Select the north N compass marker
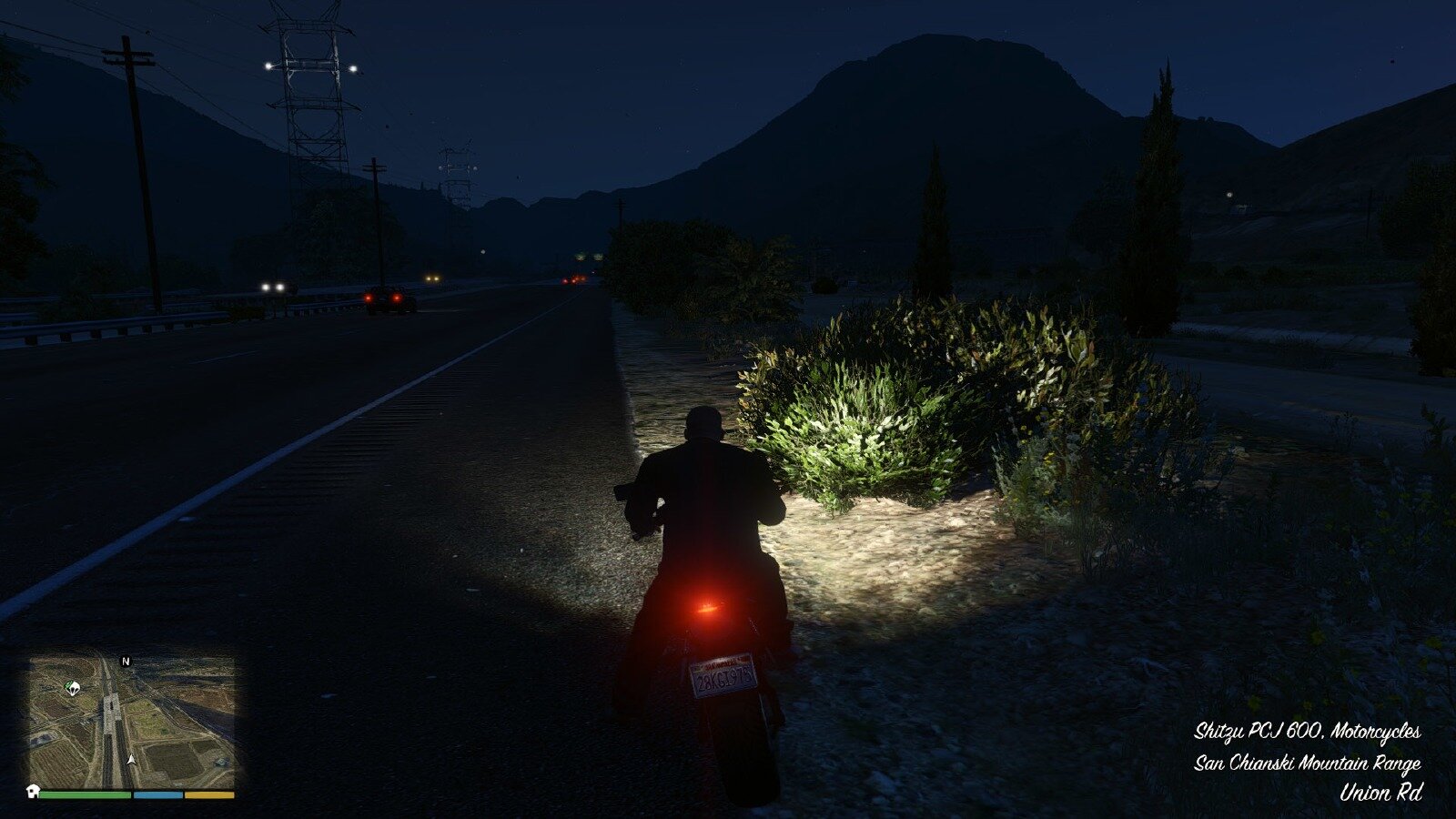Image resolution: width=1456 pixels, height=819 pixels. tap(126, 662)
